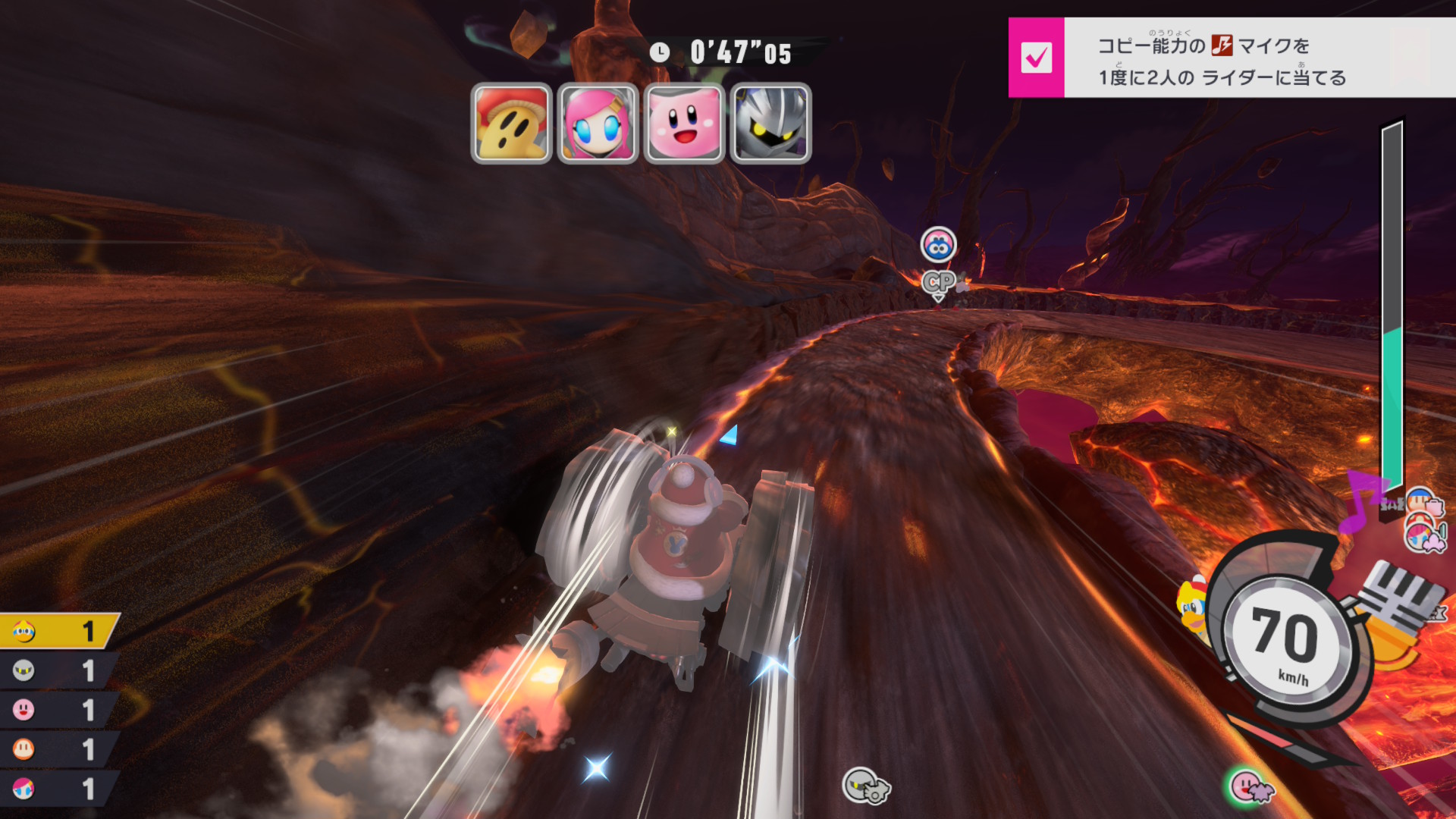The height and width of the screenshot is (819, 1456).
Task: Click Meta Knight's ranking row
Action: [58, 670]
